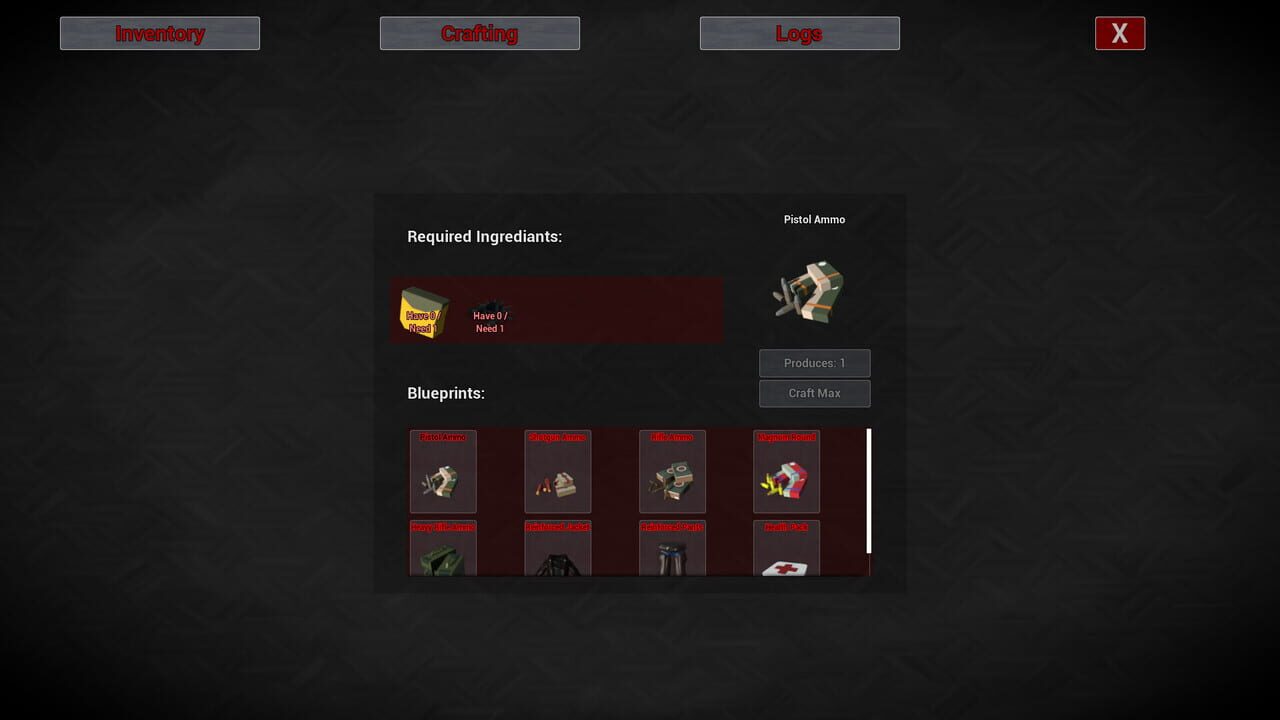1280x720 pixels.
Task: Click the Required Ingredients heading
Action: [484, 236]
